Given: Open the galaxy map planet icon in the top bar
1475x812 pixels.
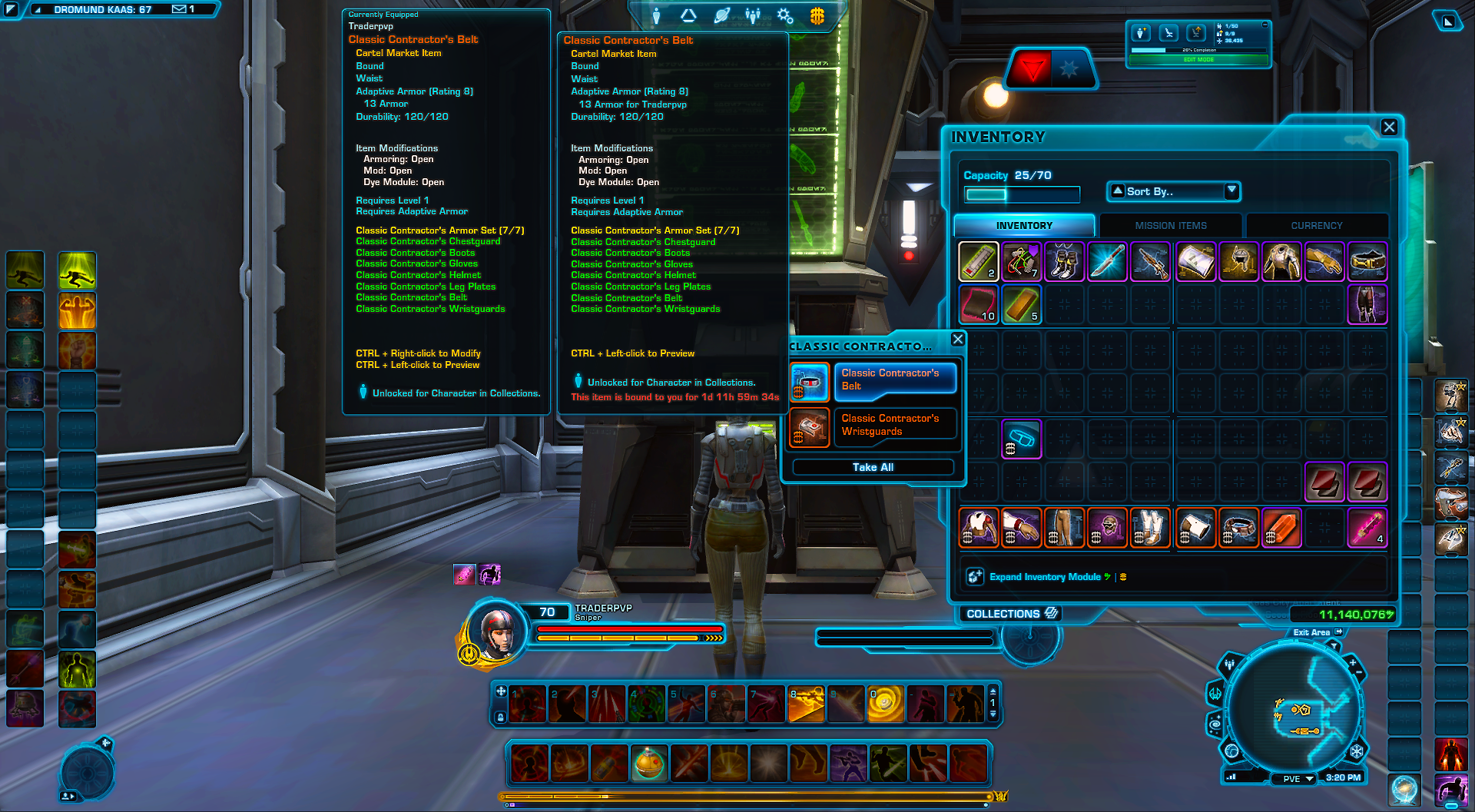Looking at the screenshot, I should point(722,17).
